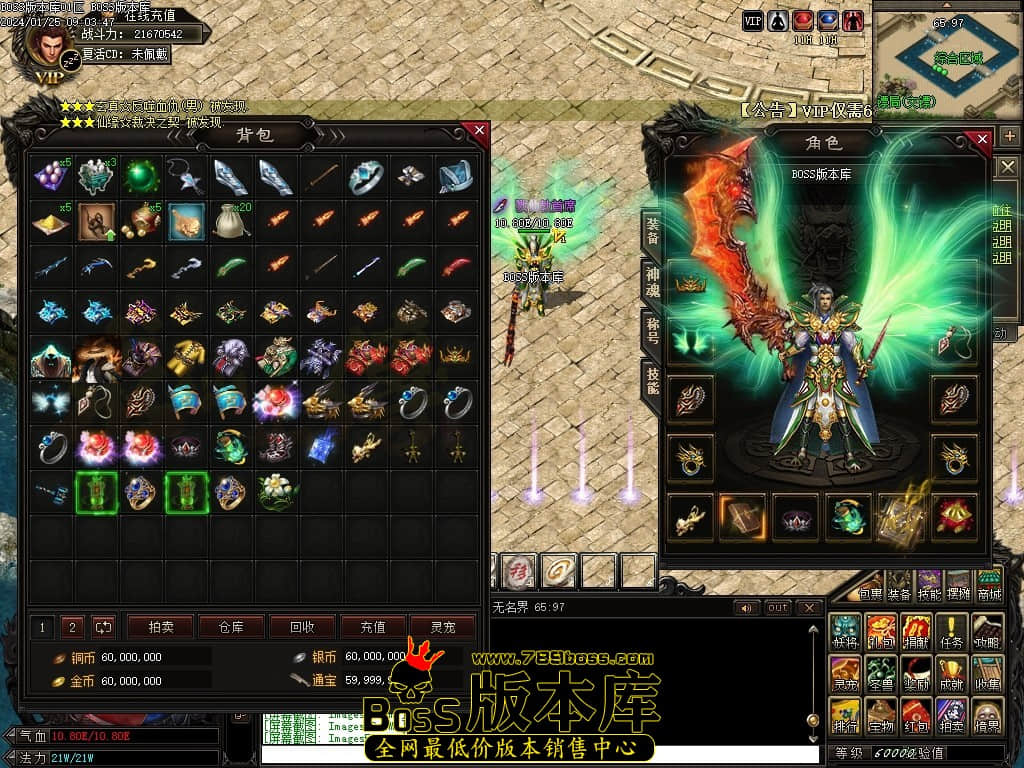1024x768 pixels.
Task: Select the green orb item in bag
Action: click(x=141, y=177)
